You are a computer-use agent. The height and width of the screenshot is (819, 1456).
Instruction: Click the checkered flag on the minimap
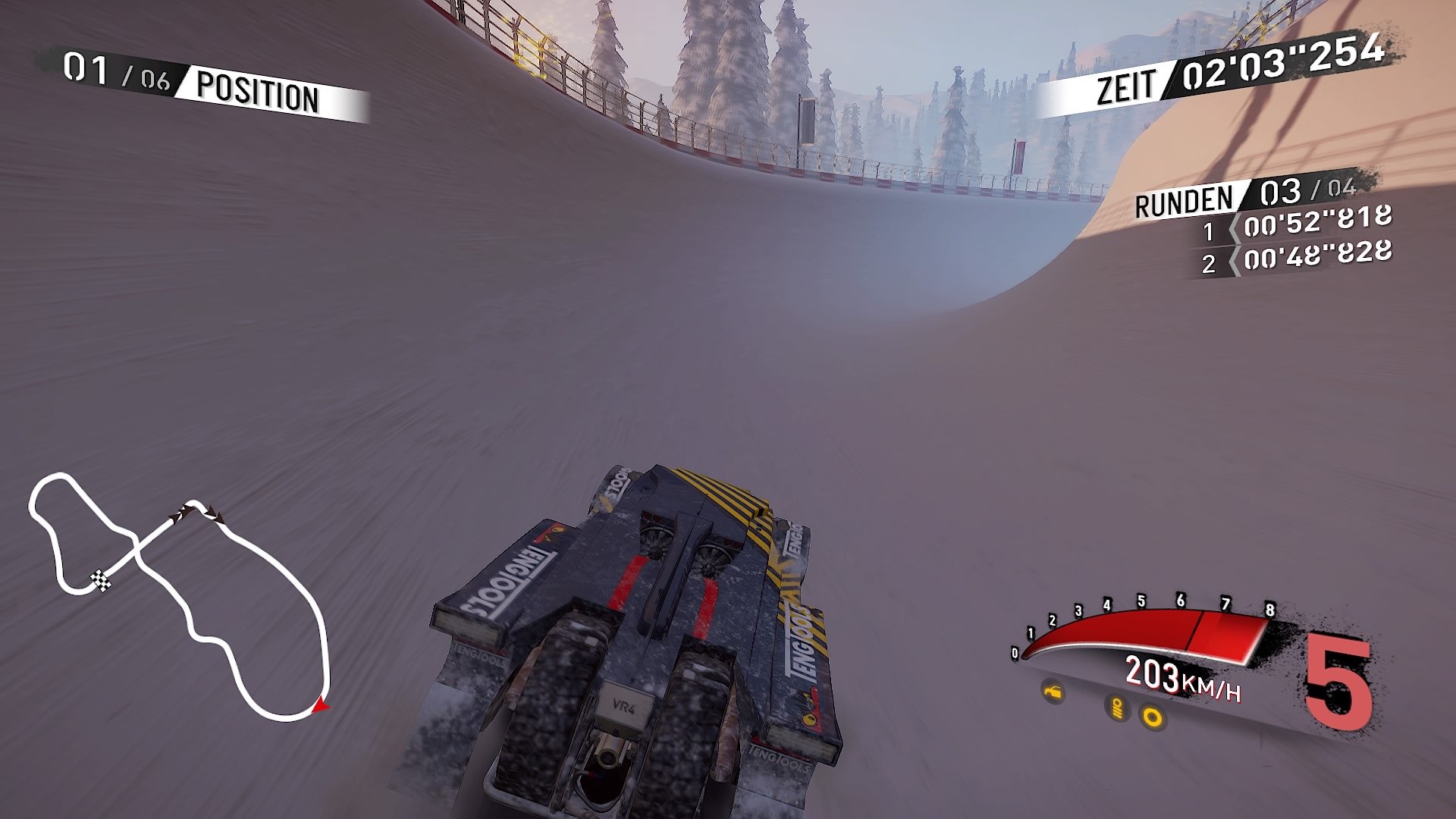click(101, 581)
